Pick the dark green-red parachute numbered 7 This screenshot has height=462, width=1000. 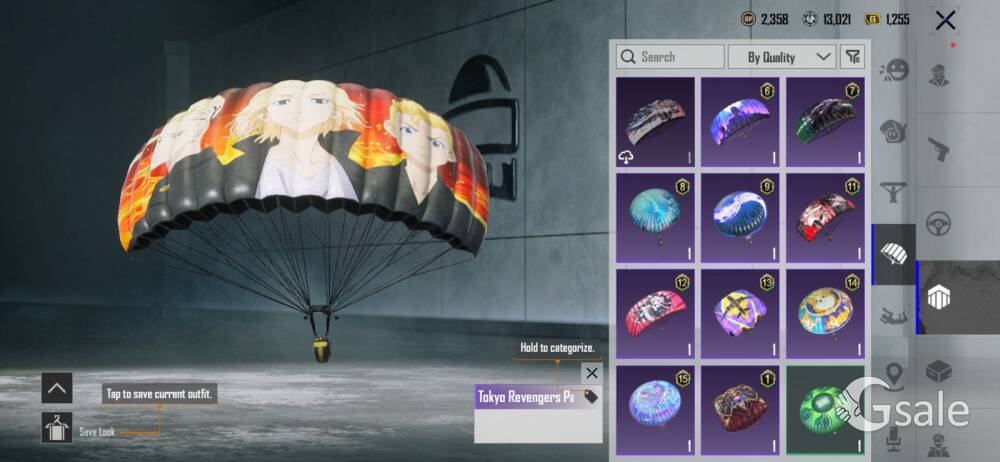pos(825,122)
